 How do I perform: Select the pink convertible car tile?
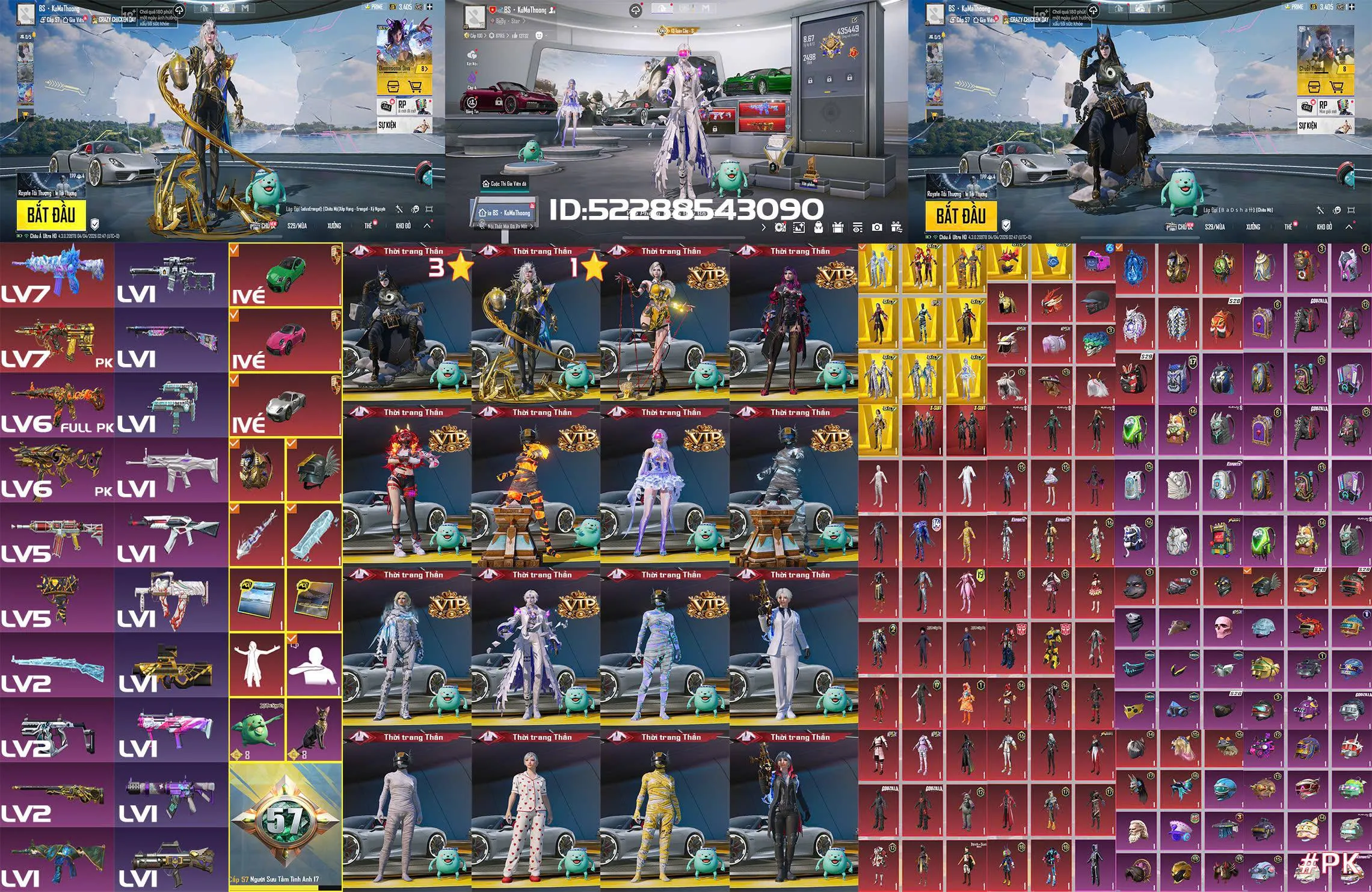pos(285,340)
